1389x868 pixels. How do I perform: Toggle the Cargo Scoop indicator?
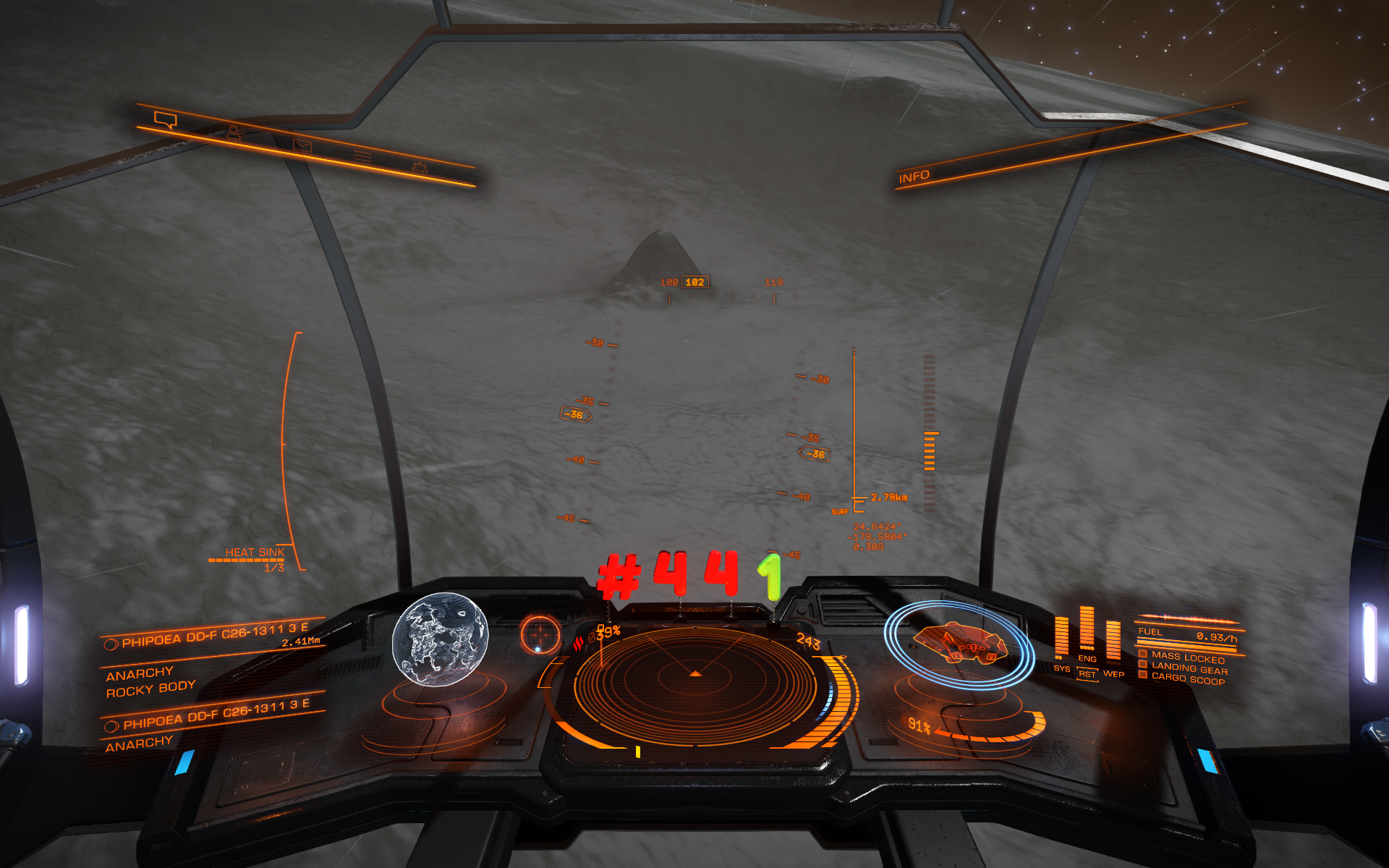1187,679
